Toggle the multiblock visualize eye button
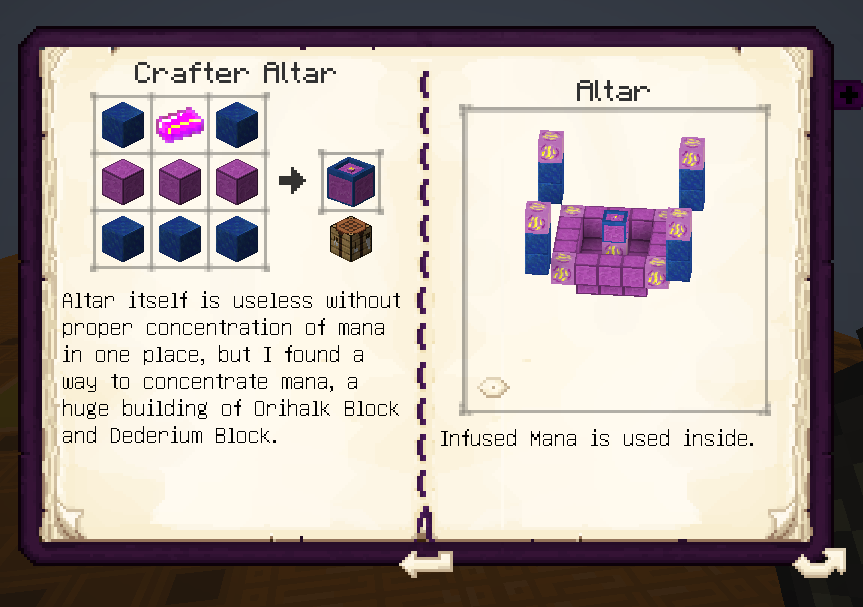Screen dimensions: 863x607 pos(493,387)
